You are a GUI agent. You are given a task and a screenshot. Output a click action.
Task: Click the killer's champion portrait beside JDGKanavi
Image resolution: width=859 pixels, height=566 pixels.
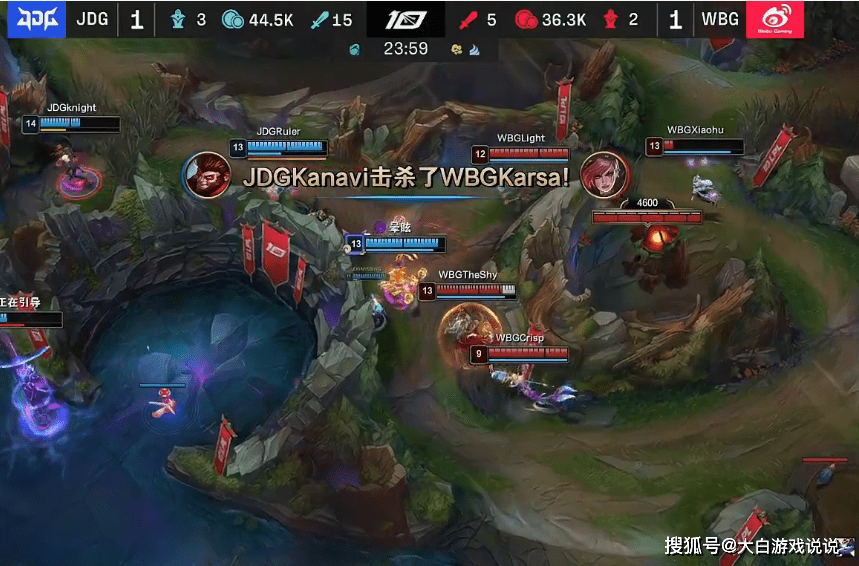pyautogui.click(x=208, y=175)
